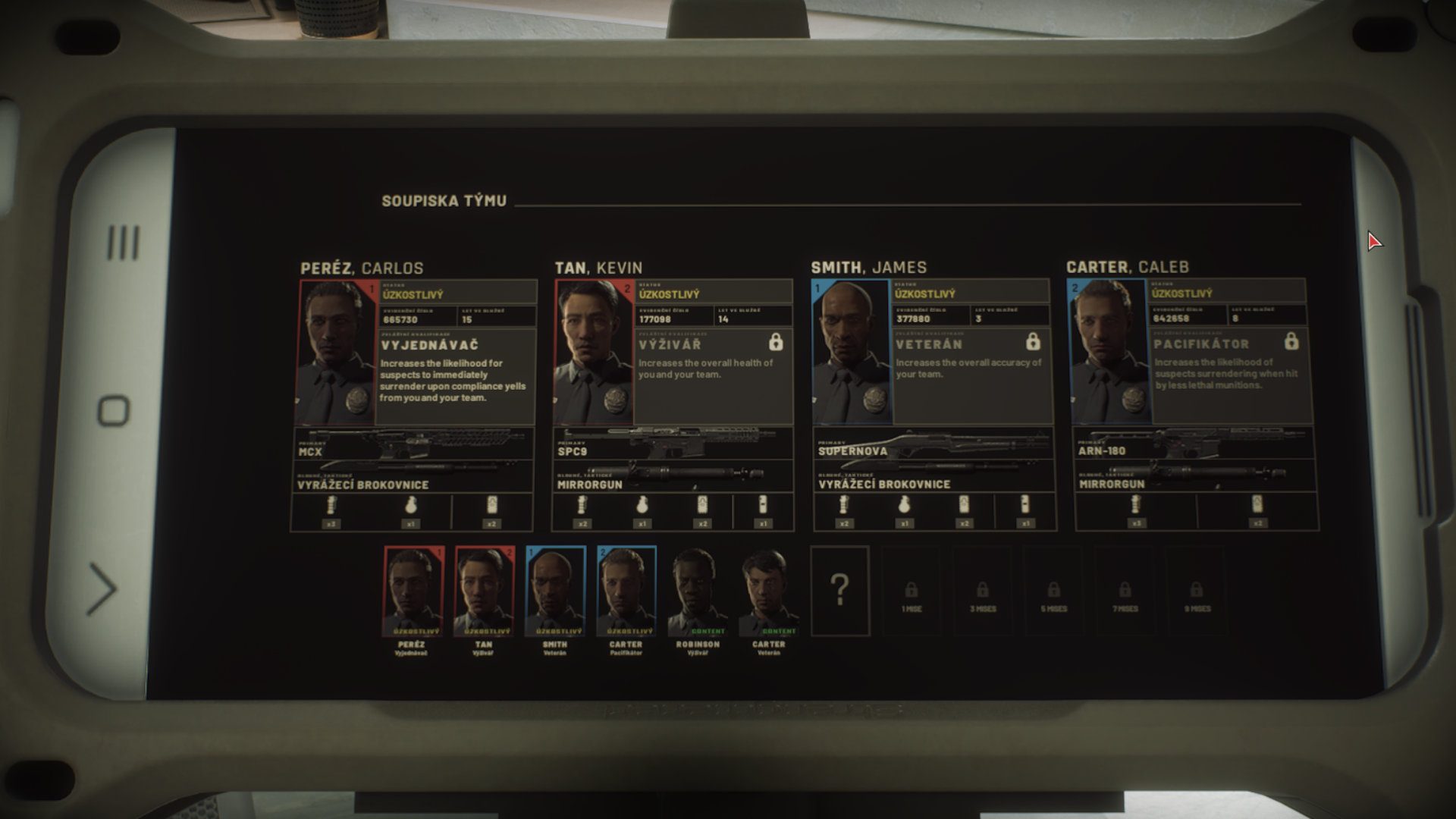This screenshot has width=1456, height=819.
Task: Open Tan's SPC9 primary weapon slot
Action: [x=673, y=444]
